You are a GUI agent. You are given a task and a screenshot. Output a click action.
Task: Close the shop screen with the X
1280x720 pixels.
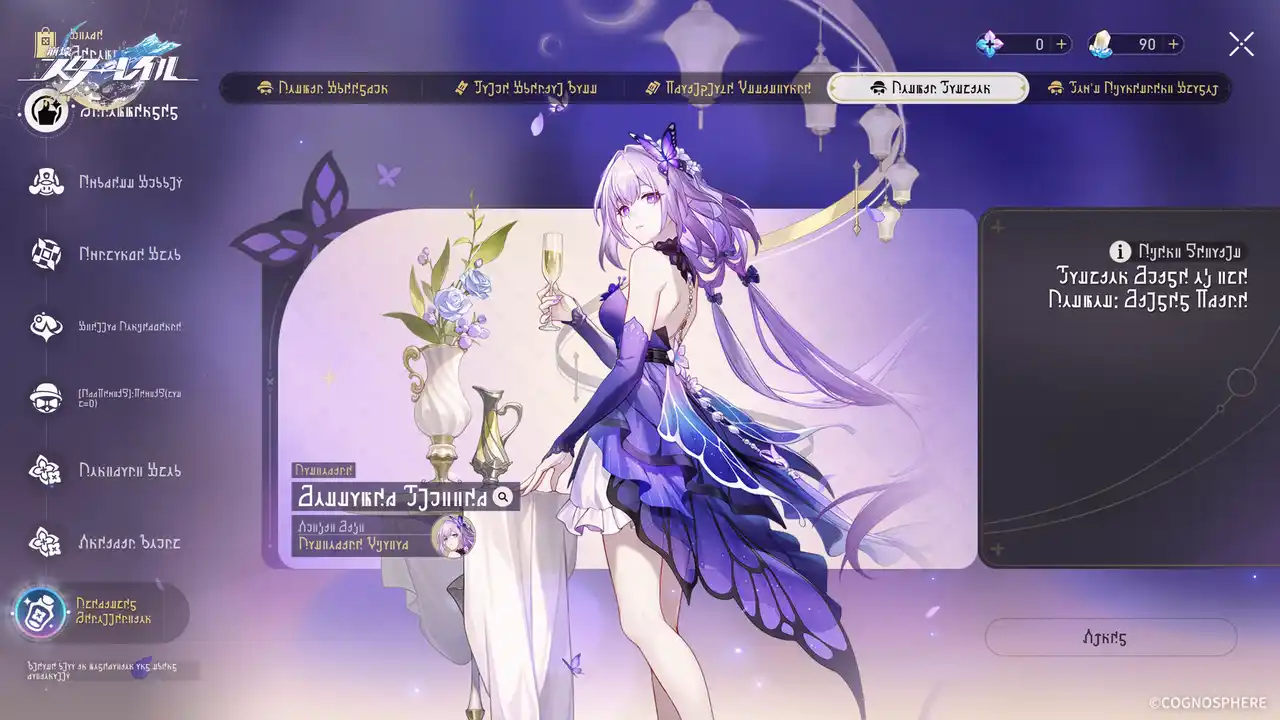[x=1241, y=44]
